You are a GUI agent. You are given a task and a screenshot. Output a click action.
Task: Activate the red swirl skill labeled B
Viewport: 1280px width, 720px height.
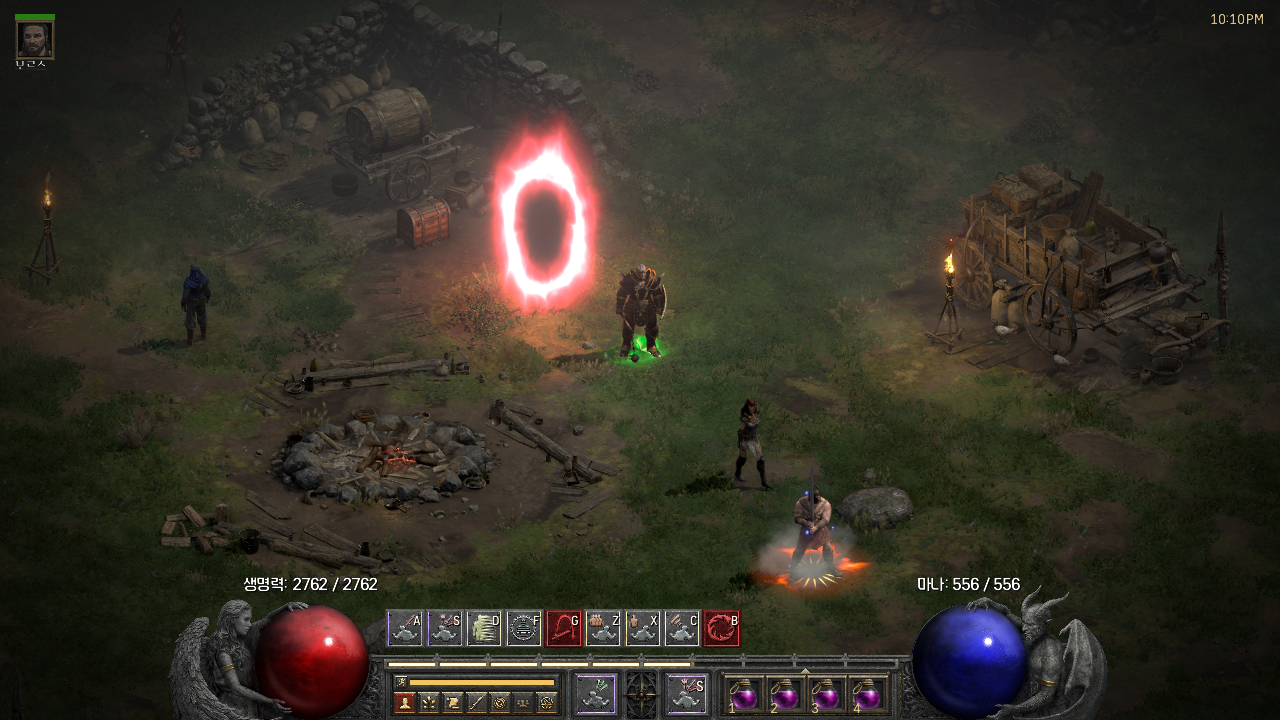point(722,628)
